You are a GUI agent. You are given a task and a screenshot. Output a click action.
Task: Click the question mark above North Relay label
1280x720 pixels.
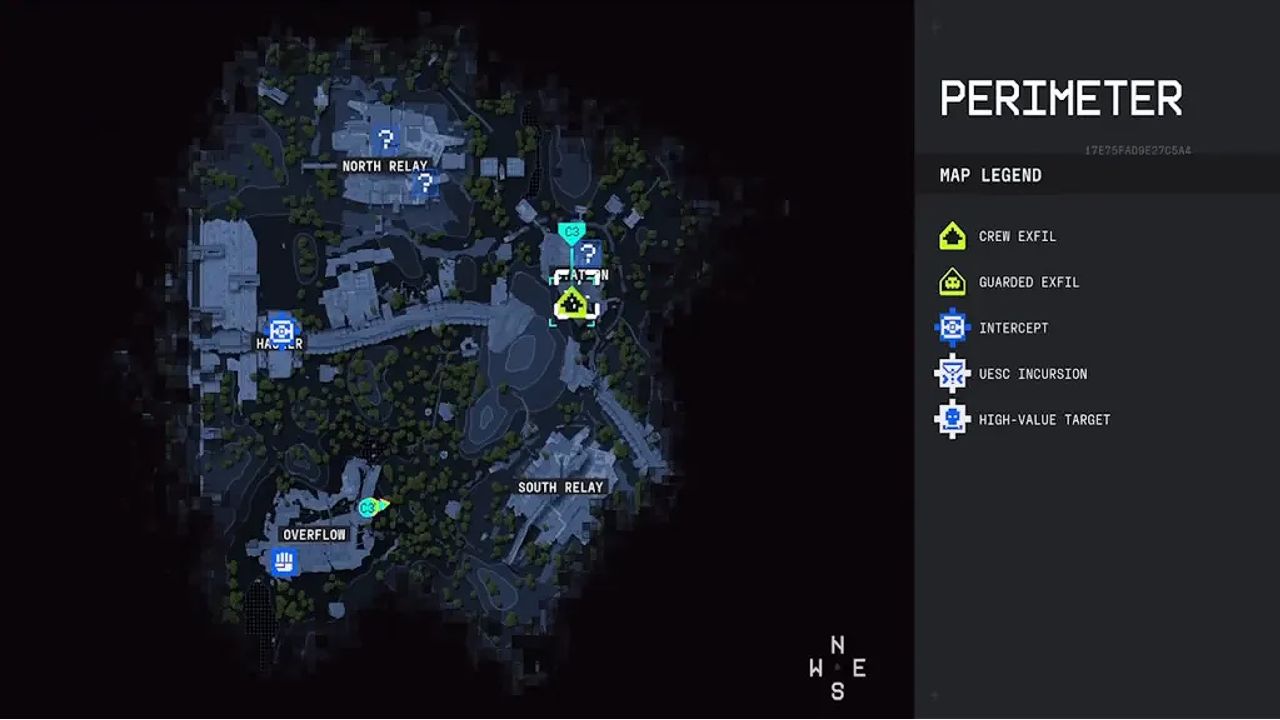pyautogui.click(x=384, y=139)
